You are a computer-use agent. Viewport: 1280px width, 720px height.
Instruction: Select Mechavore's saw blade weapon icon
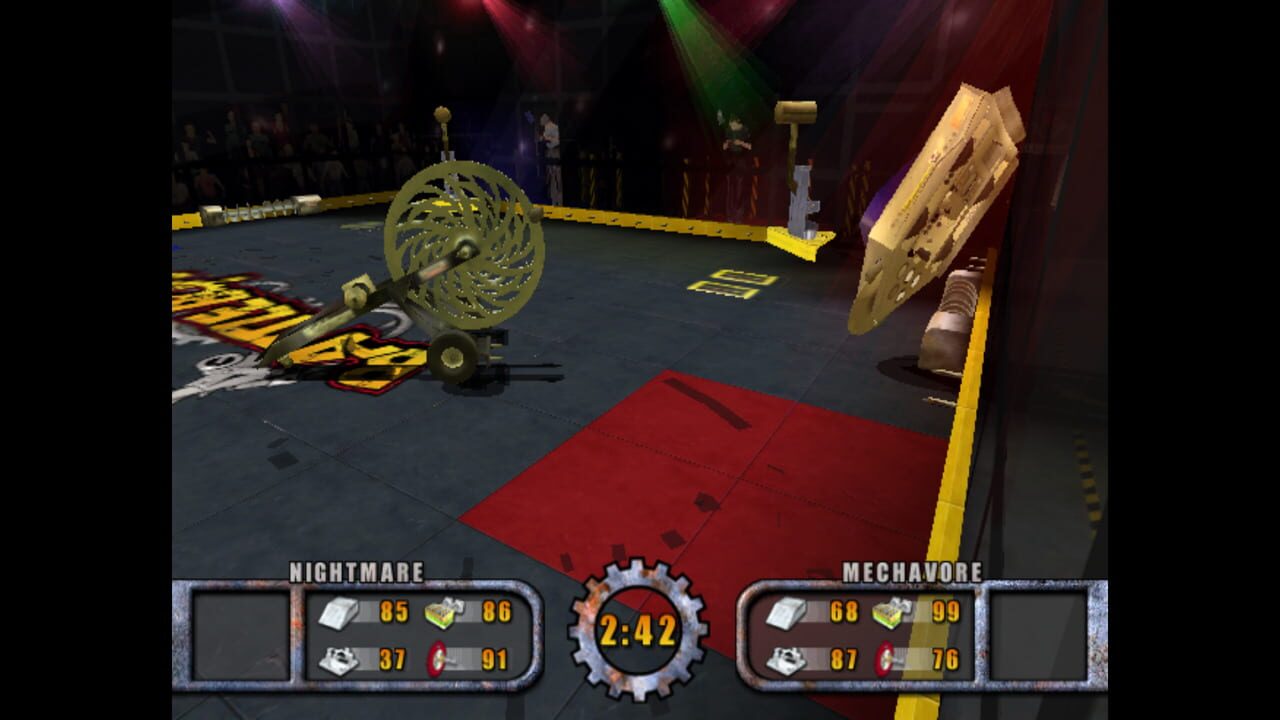(x=884, y=656)
